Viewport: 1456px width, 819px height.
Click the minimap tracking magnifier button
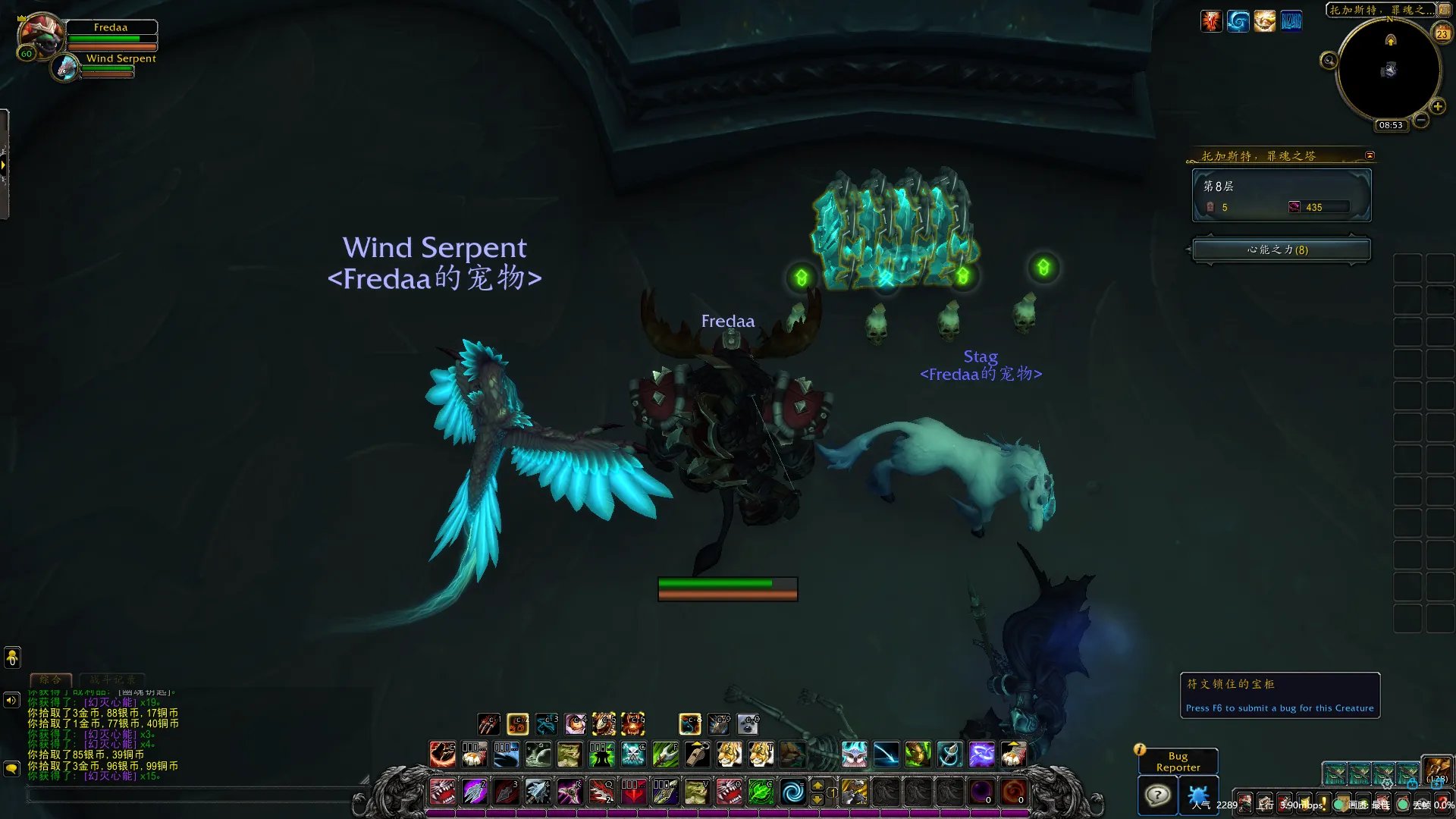pyautogui.click(x=1329, y=60)
